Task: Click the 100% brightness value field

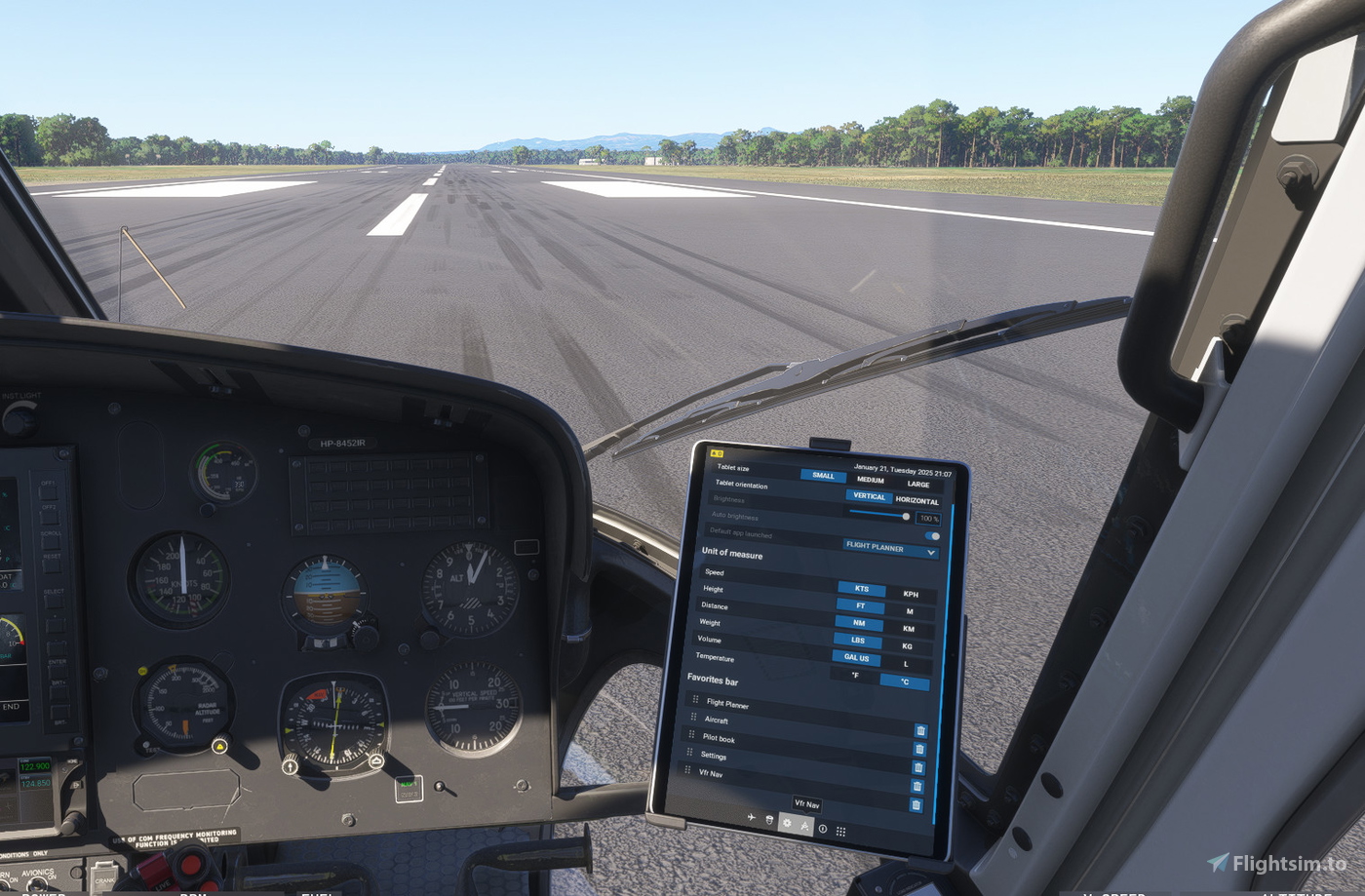Action: (928, 520)
